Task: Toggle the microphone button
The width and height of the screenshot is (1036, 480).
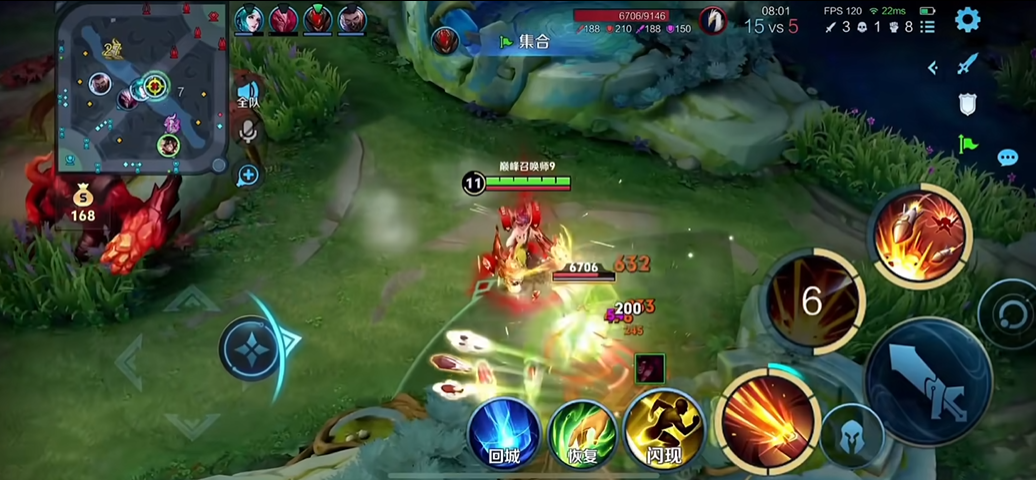Action: 248,131
